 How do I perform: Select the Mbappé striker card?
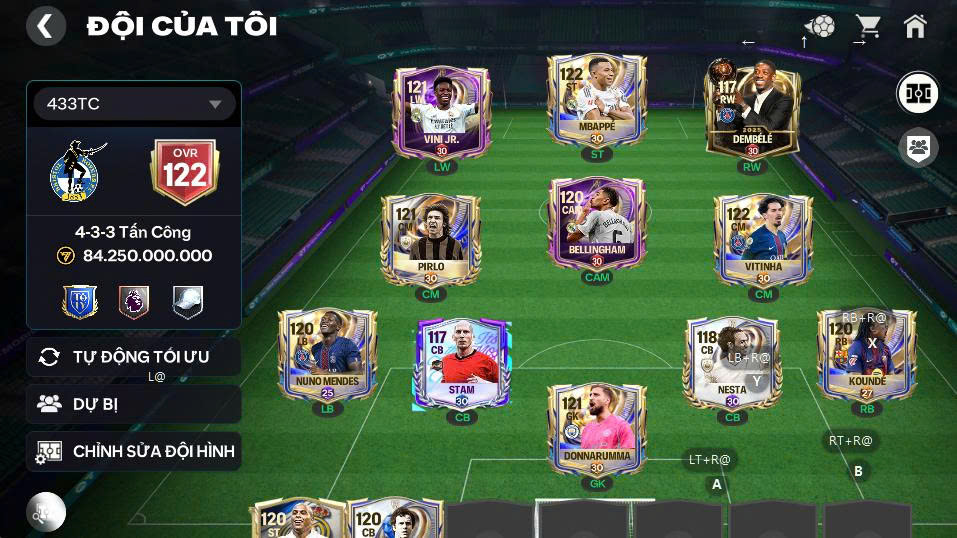[597, 100]
